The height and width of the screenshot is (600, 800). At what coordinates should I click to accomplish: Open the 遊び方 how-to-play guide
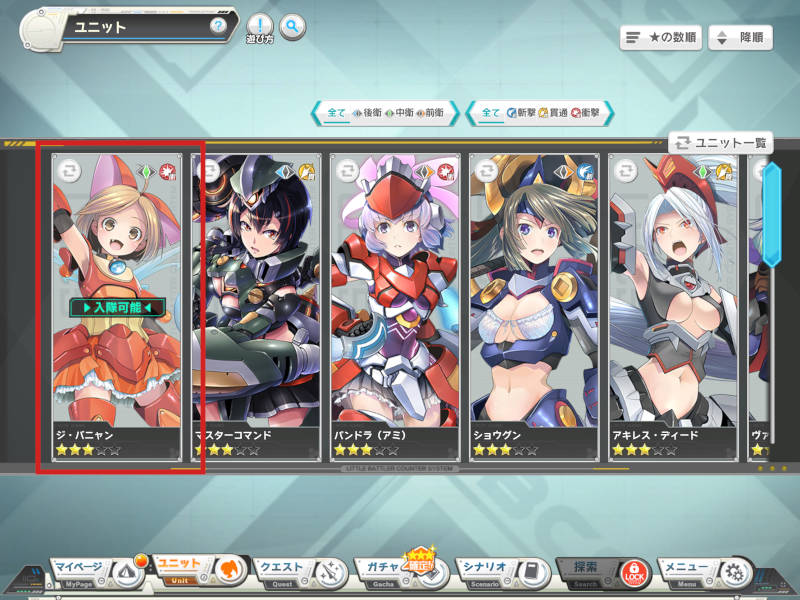pos(259,29)
